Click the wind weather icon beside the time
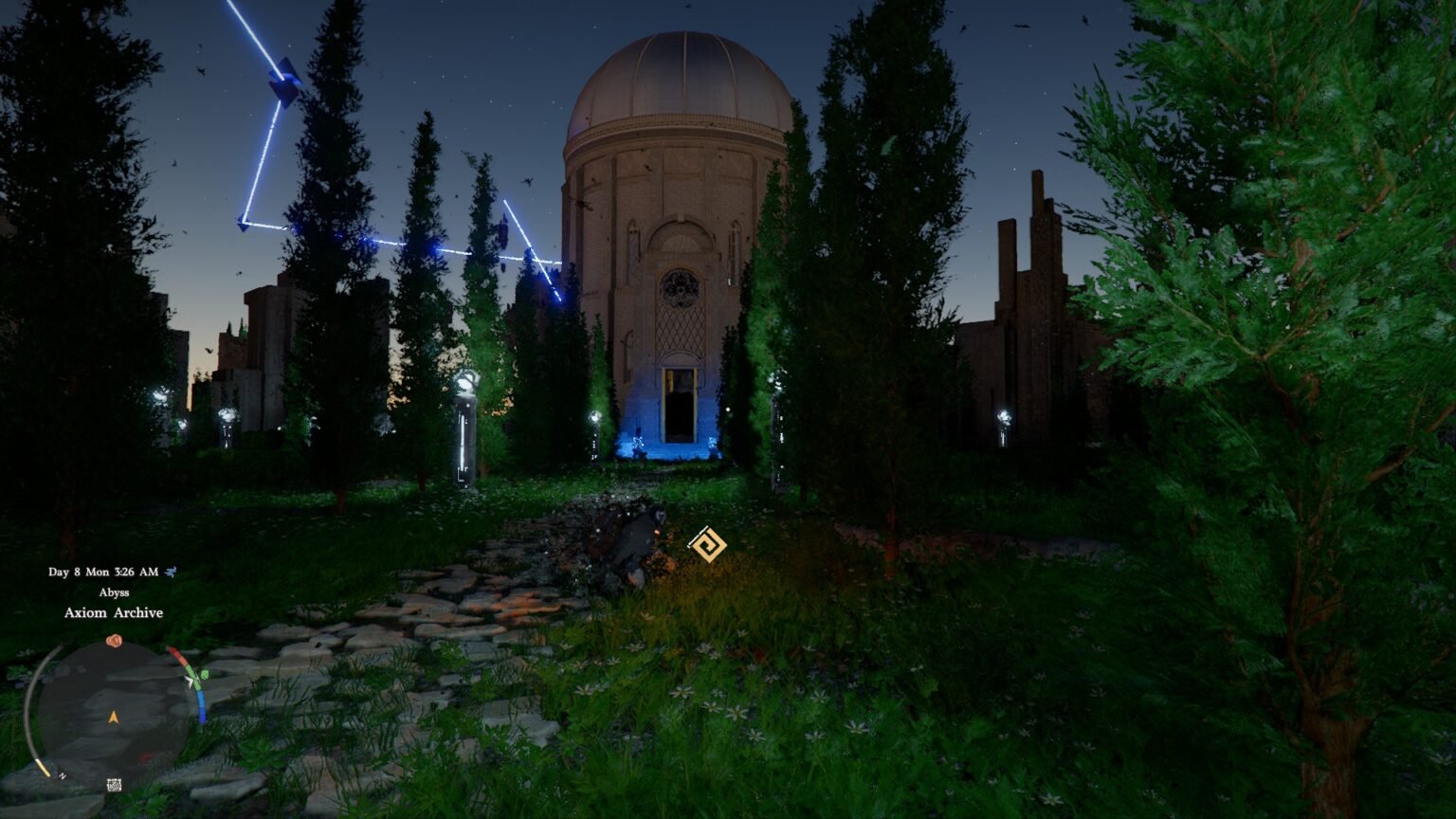This screenshot has width=1456, height=819. click(171, 572)
